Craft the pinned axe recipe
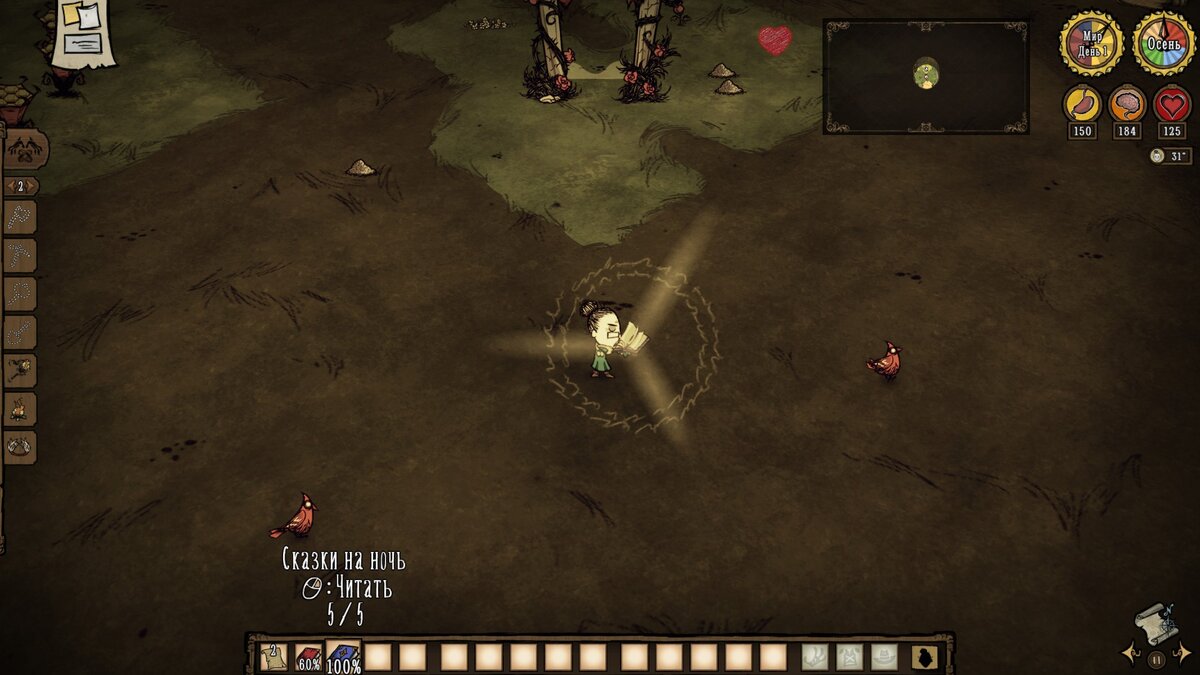 21,217
